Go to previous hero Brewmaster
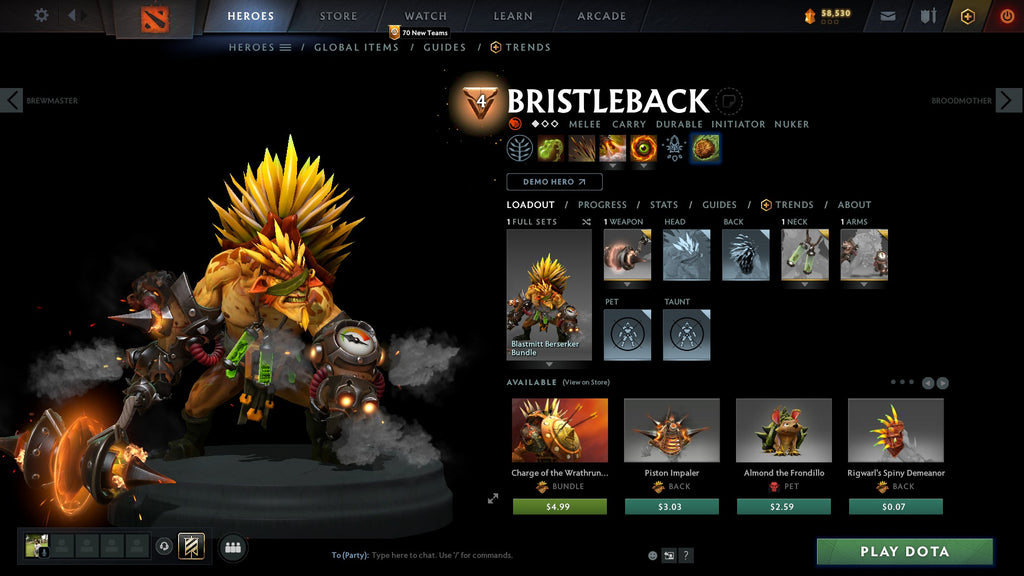1024x576 pixels. pos(12,100)
